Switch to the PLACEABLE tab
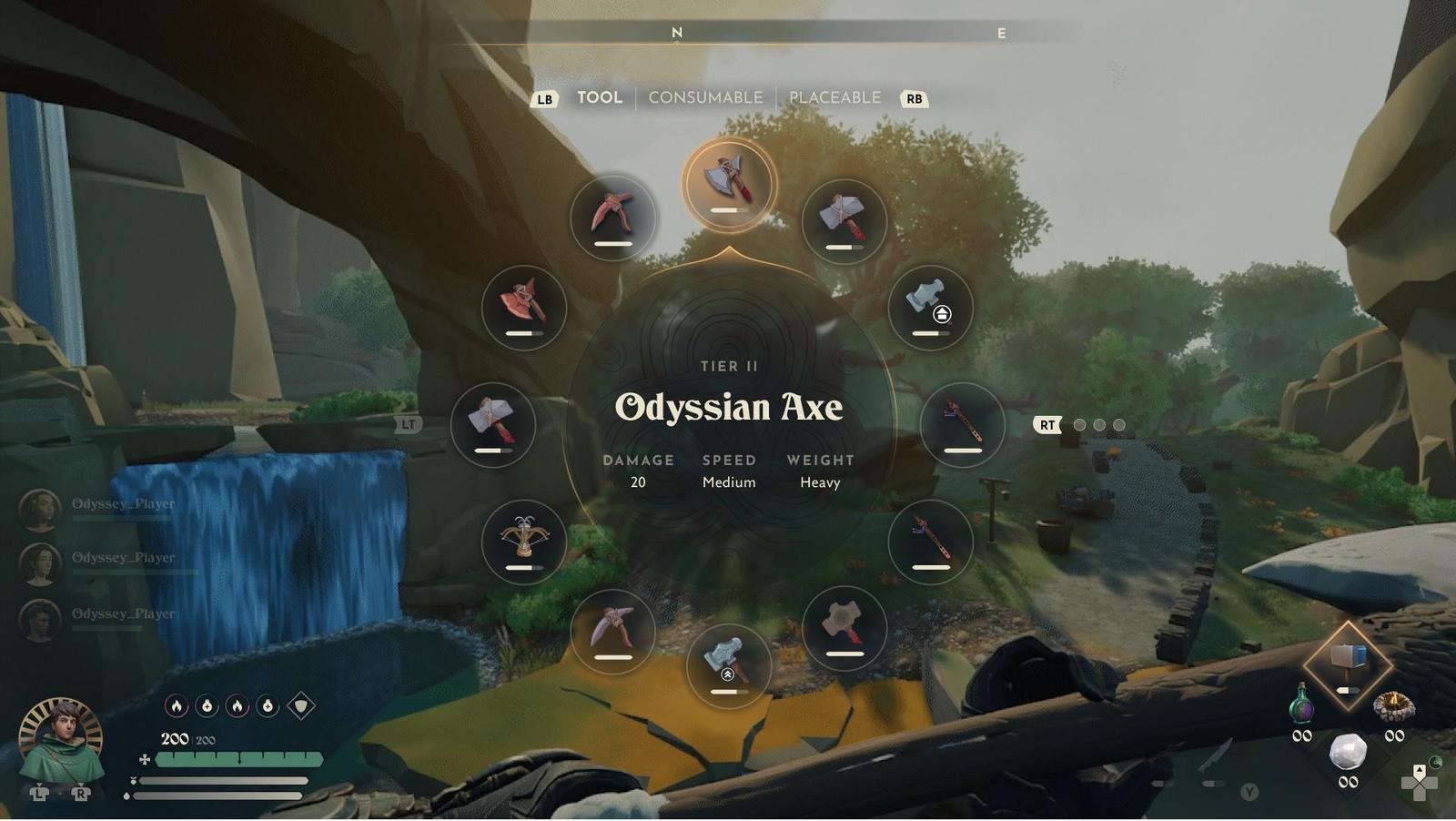The width and height of the screenshot is (1456, 821). click(x=833, y=97)
